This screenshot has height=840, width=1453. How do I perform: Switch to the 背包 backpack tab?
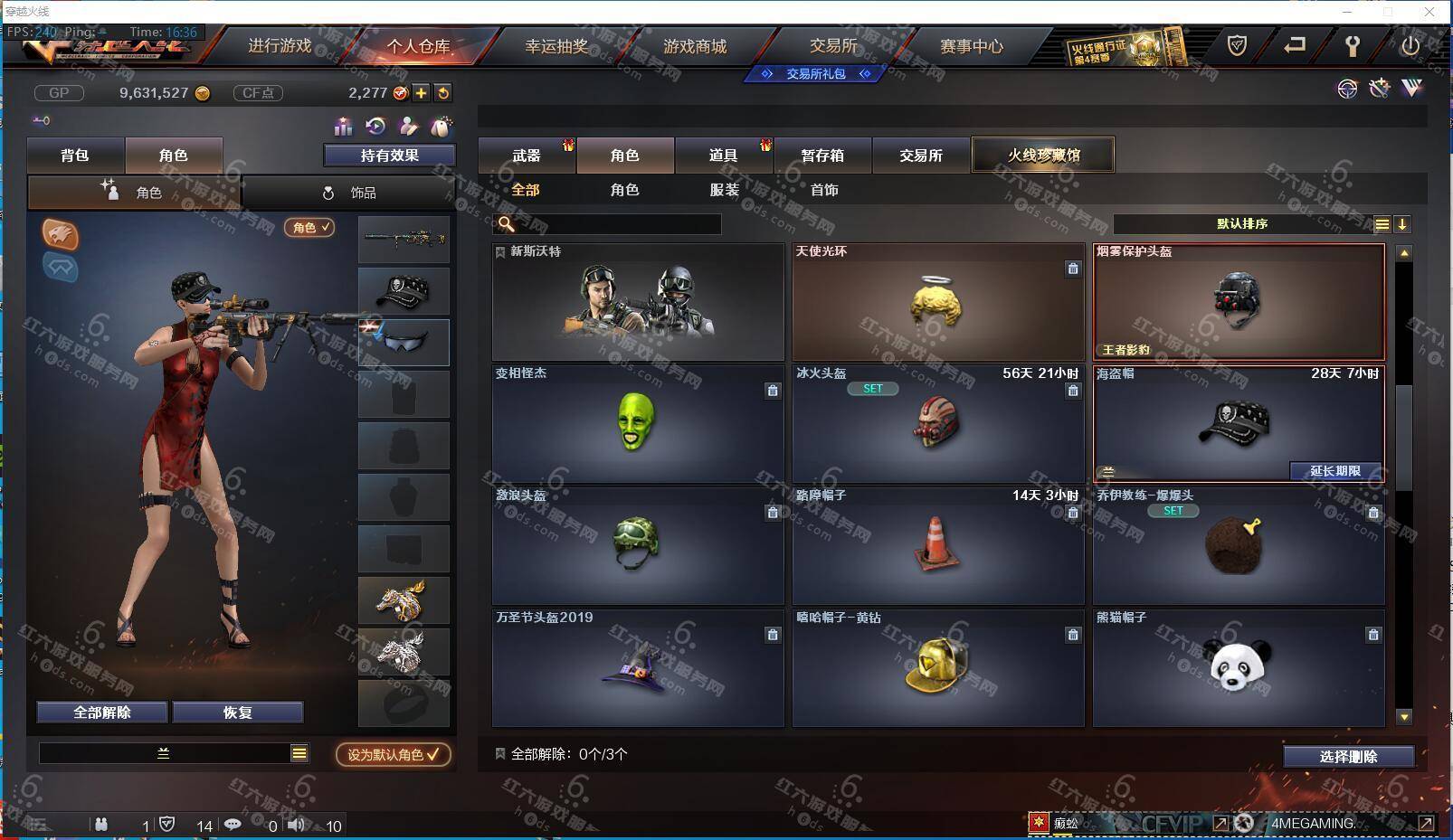75,156
